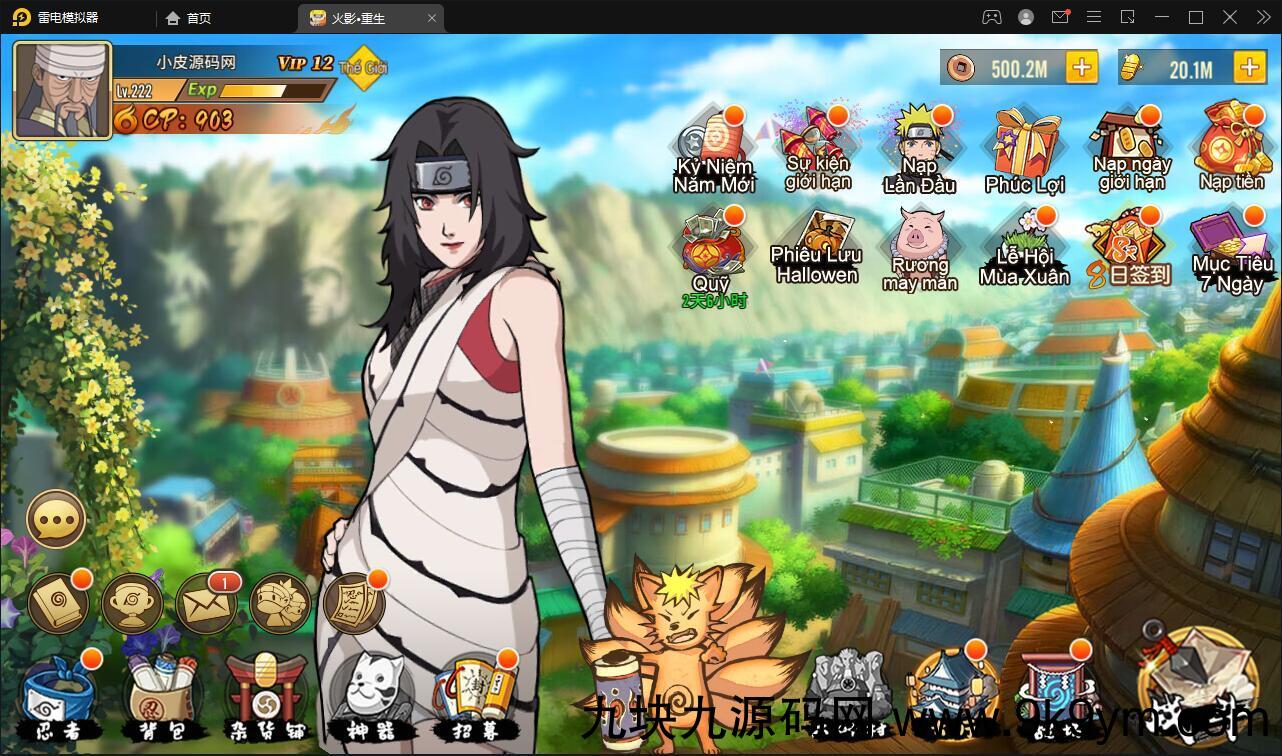
Task: Open the Phiêu Lưu Halloween event
Action: (817, 249)
